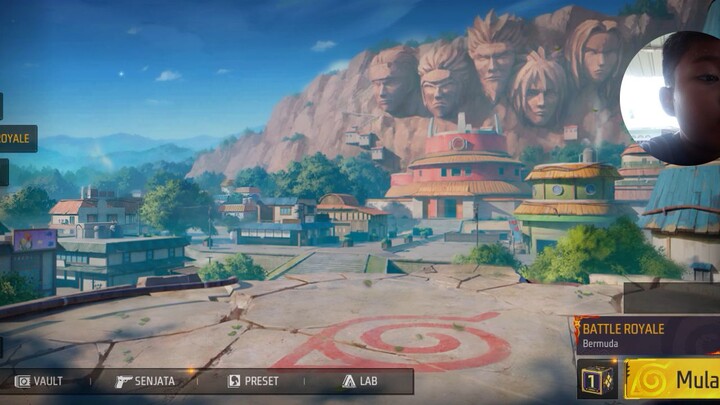Click the number 1 dice cube icon

pos(597,380)
